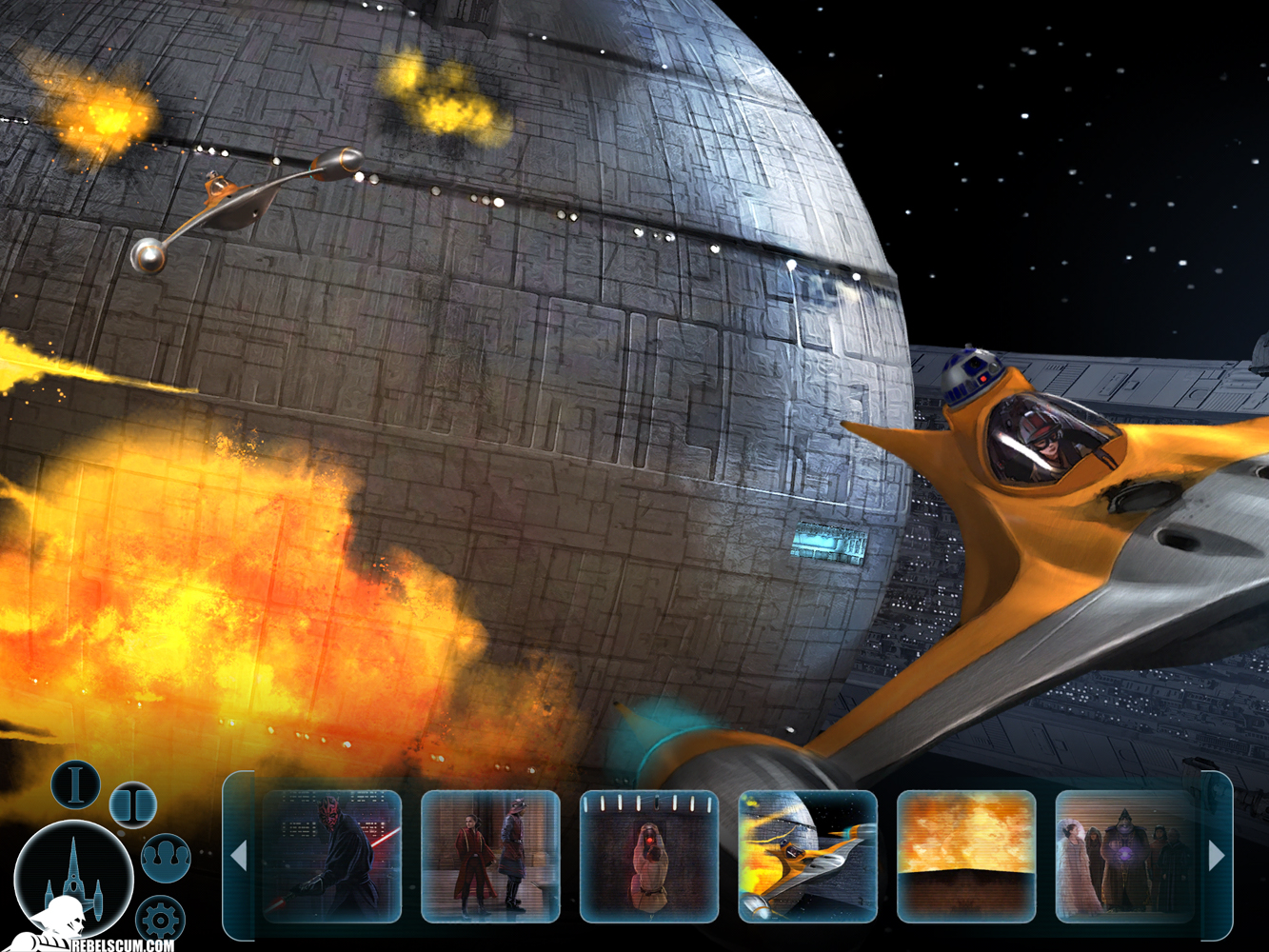The image size is (1269, 952).
Task: Open the characters group silhouette icon
Action: coord(166,858)
